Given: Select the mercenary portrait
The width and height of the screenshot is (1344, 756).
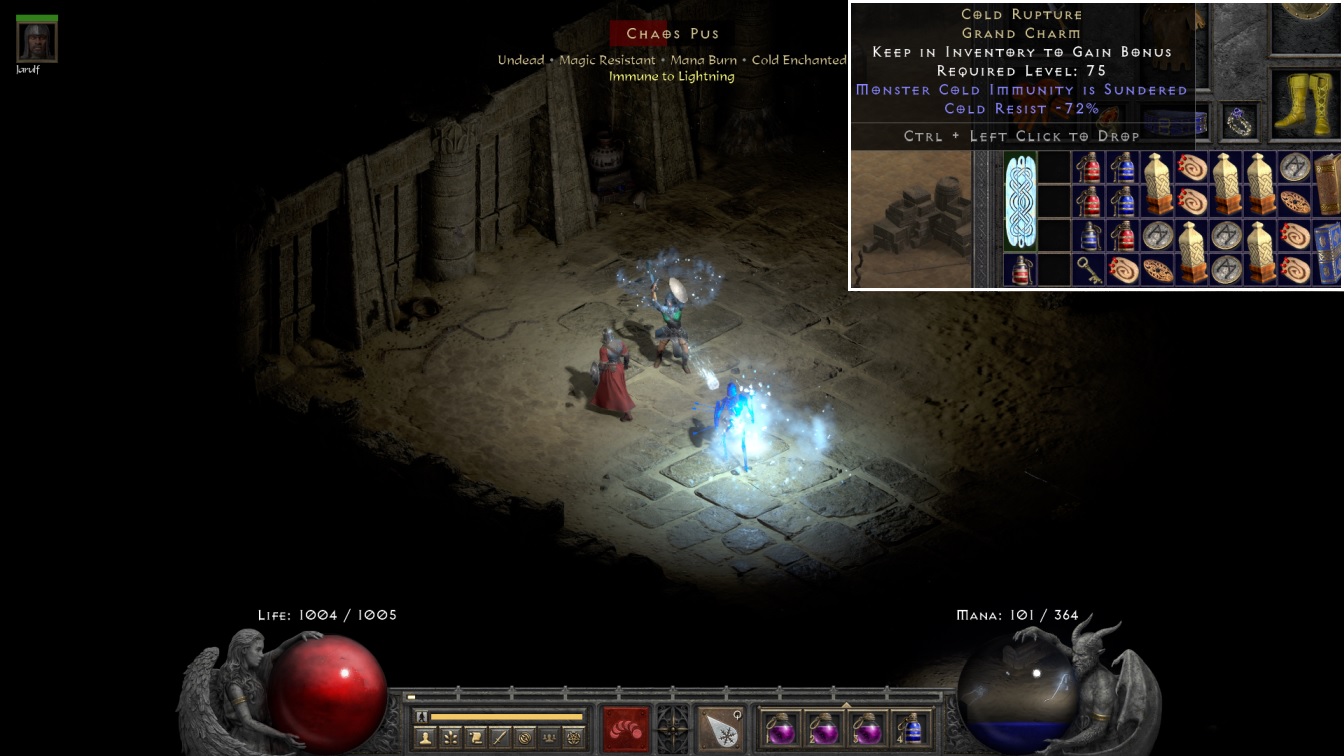Looking at the screenshot, I should point(37,41).
